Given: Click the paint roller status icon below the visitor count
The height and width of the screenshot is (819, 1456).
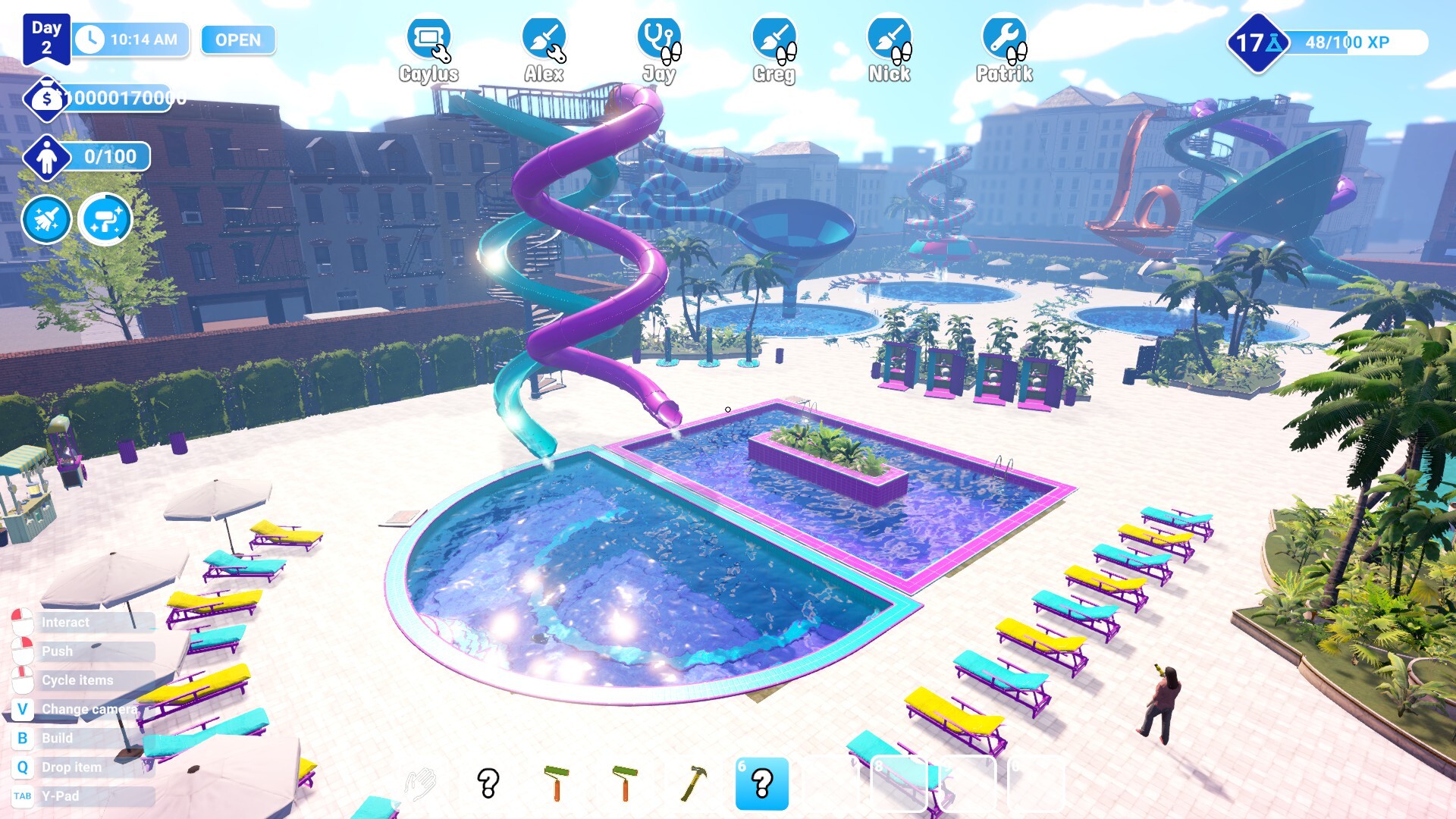Looking at the screenshot, I should tap(105, 220).
